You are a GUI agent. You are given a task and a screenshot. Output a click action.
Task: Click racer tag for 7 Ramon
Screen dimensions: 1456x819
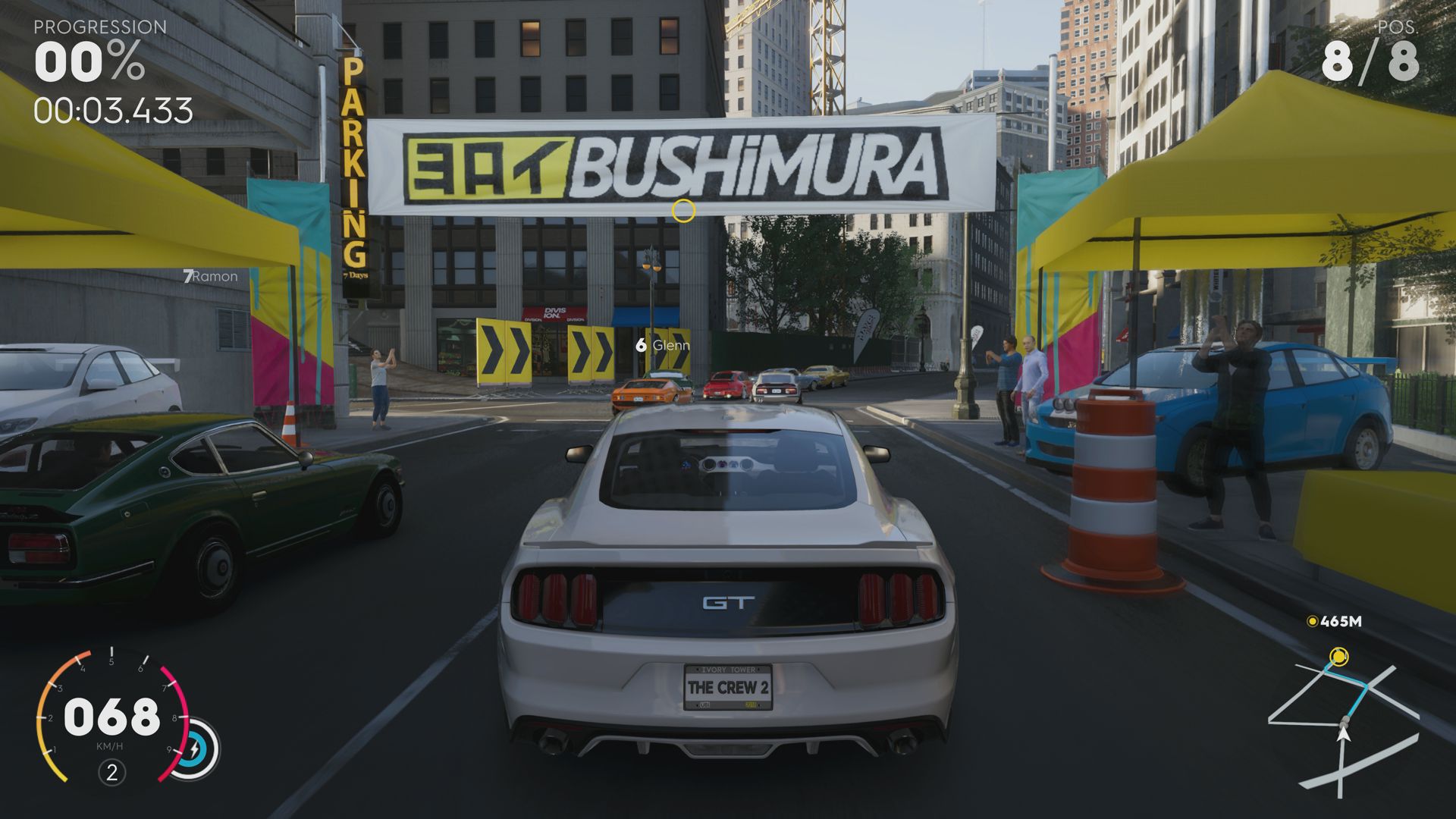[x=212, y=277]
